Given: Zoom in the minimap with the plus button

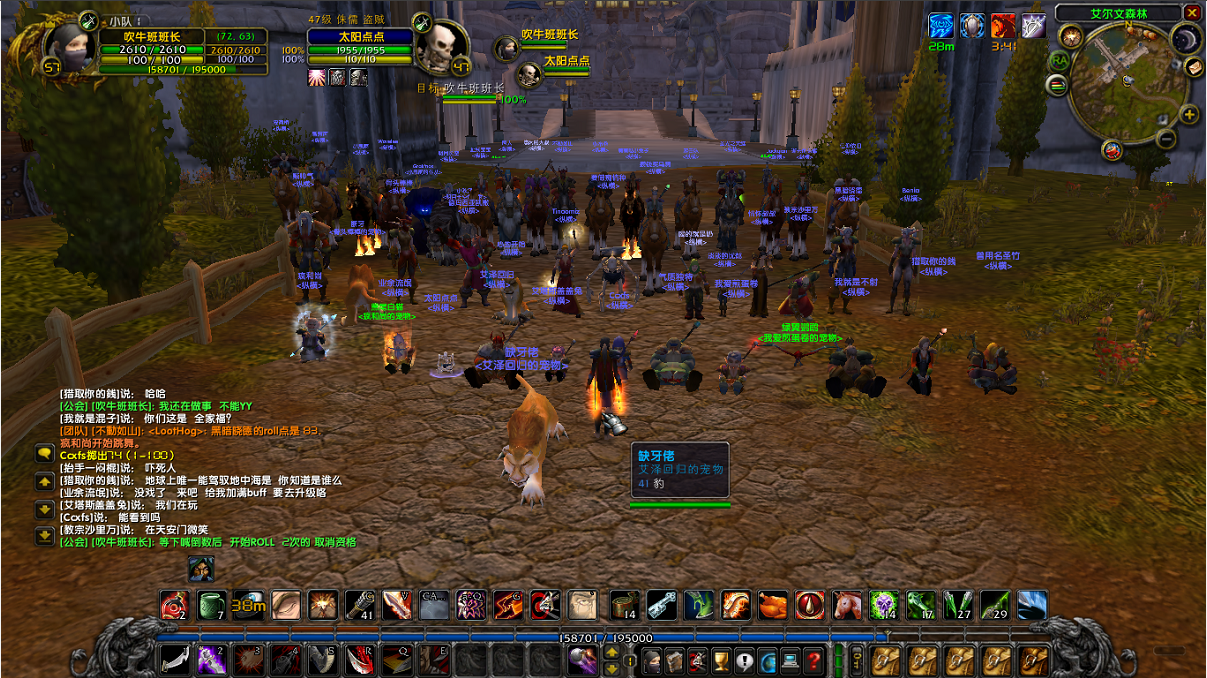Looking at the screenshot, I should (x=1189, y=114).
